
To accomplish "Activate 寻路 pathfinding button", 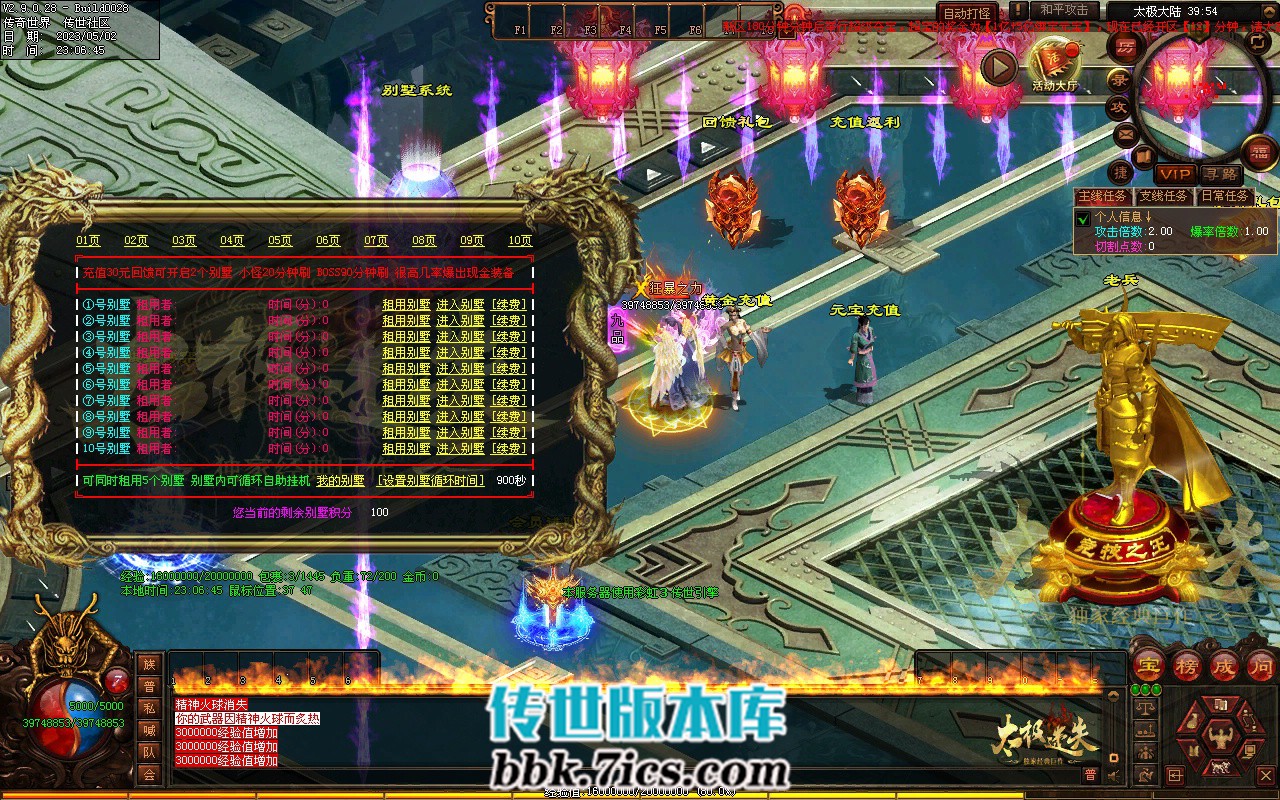I will tap(1220, 174).
